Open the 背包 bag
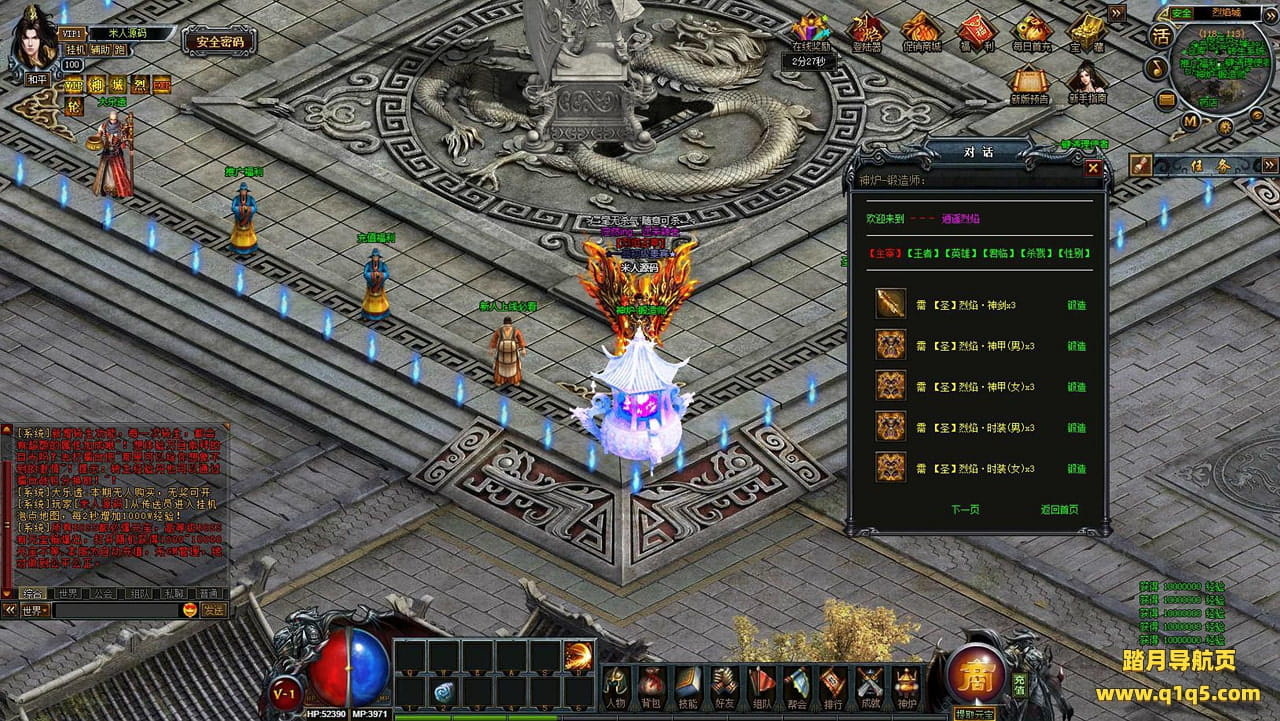The image size is (1280, 721). [x=652, y=684]
